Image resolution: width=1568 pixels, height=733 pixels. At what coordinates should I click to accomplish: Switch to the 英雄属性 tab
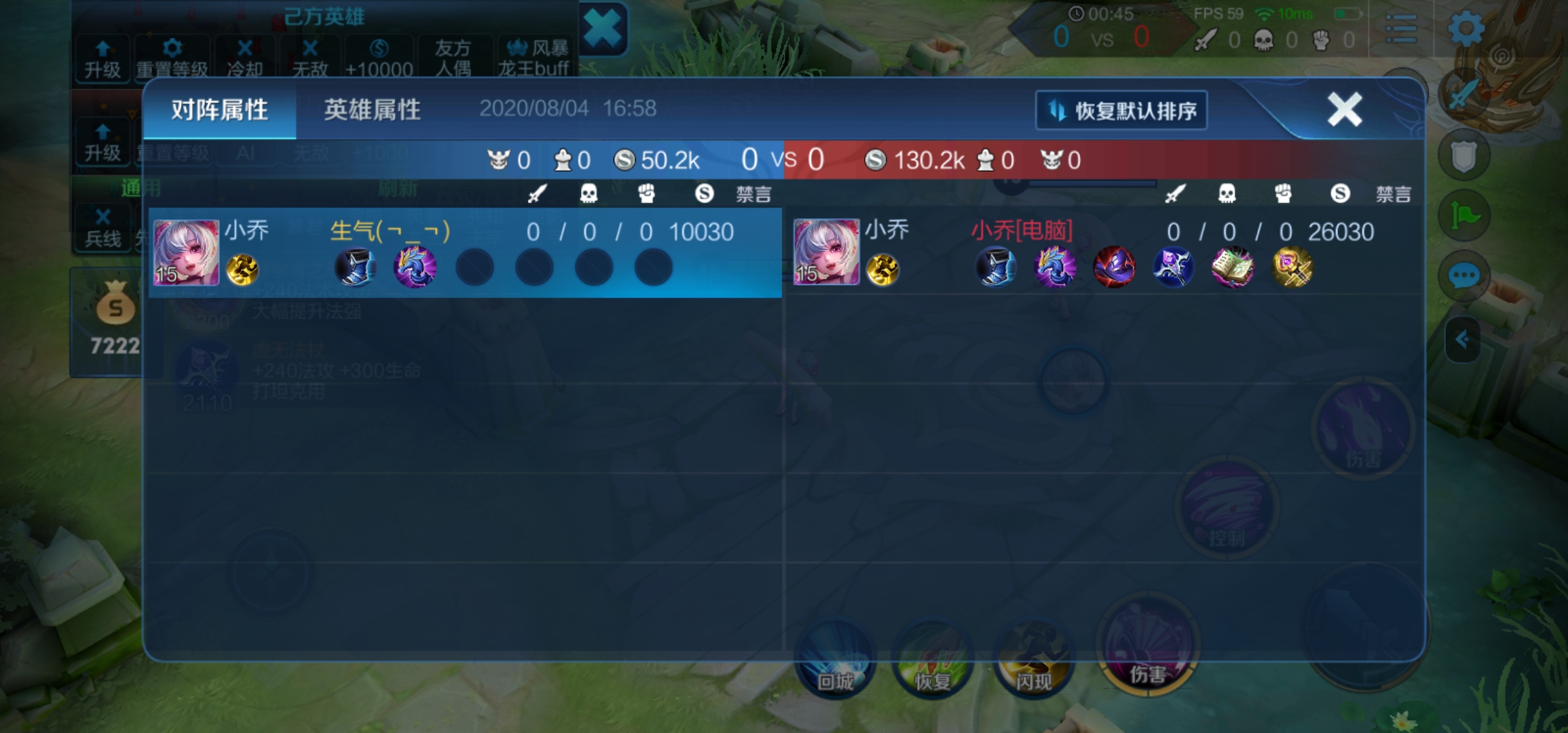(x=373, y=109)
